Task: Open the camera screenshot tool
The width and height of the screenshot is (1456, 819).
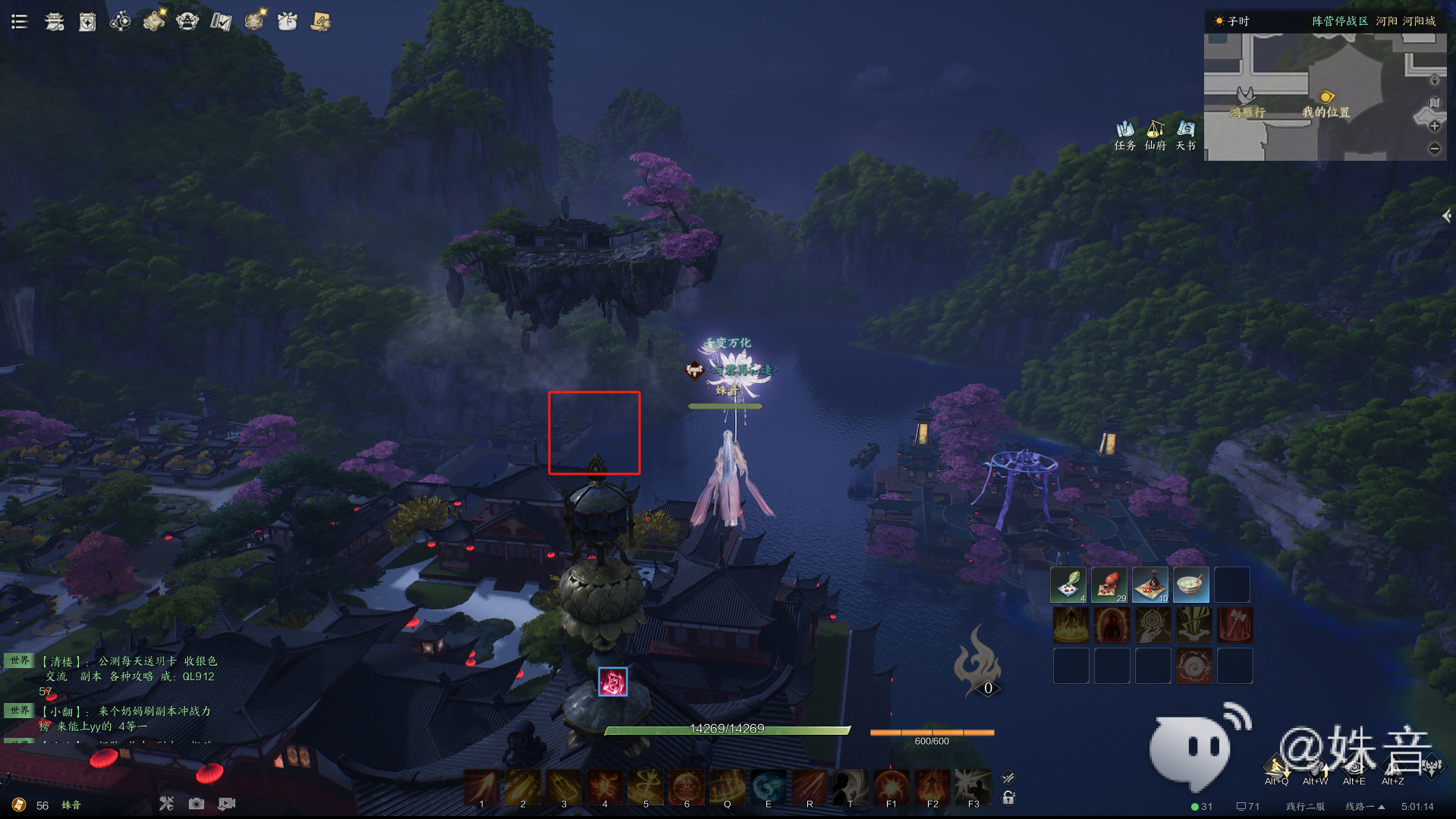Action: coord(197,804)
